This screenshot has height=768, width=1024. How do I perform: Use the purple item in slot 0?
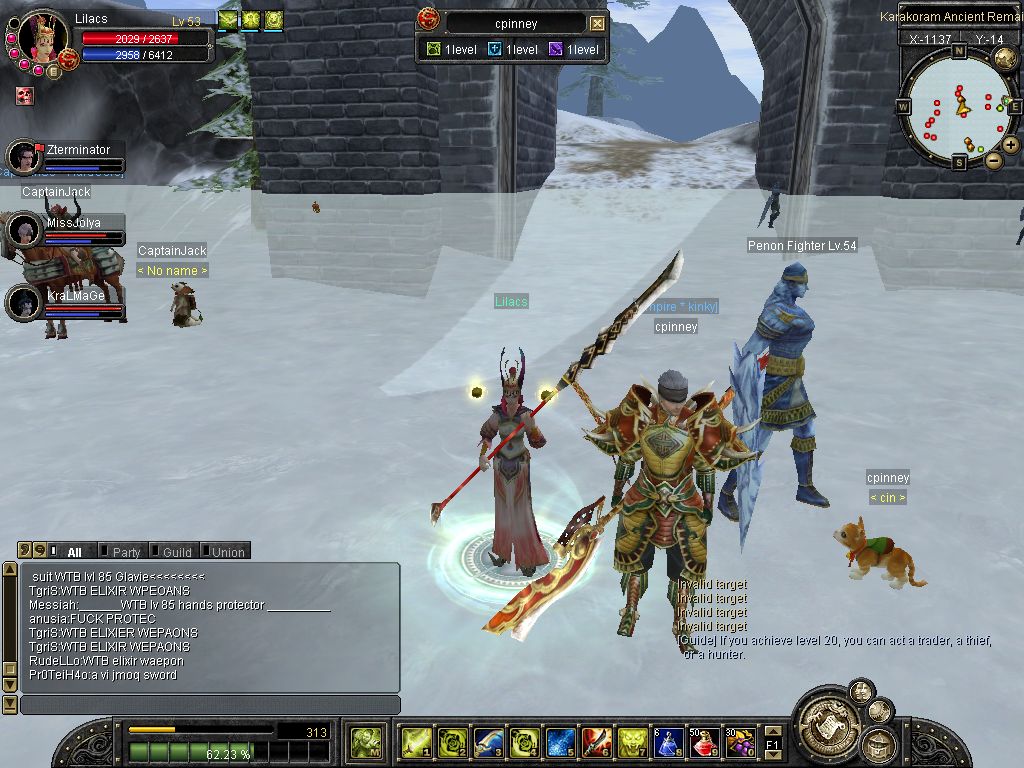[x=740, y=742]
